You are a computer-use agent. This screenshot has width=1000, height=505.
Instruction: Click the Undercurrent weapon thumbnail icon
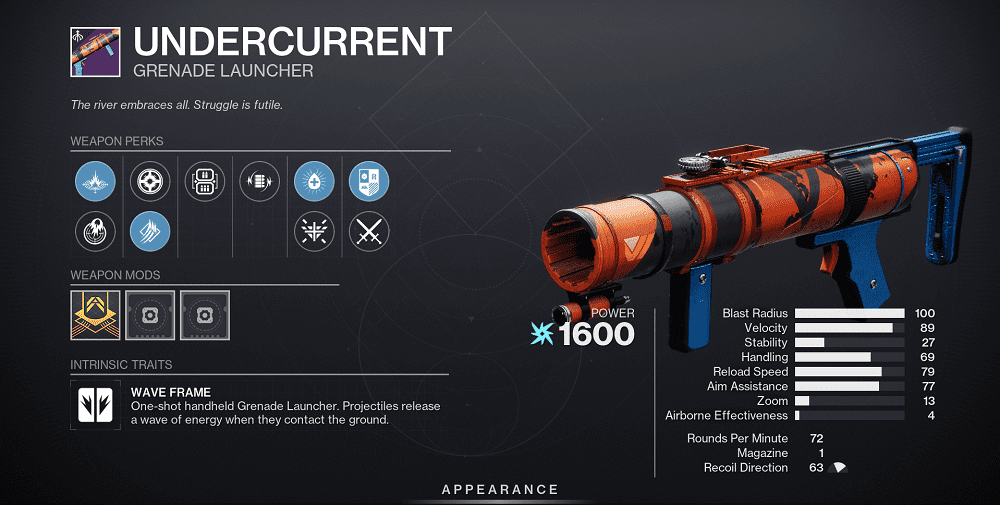(x=95, y=52)
